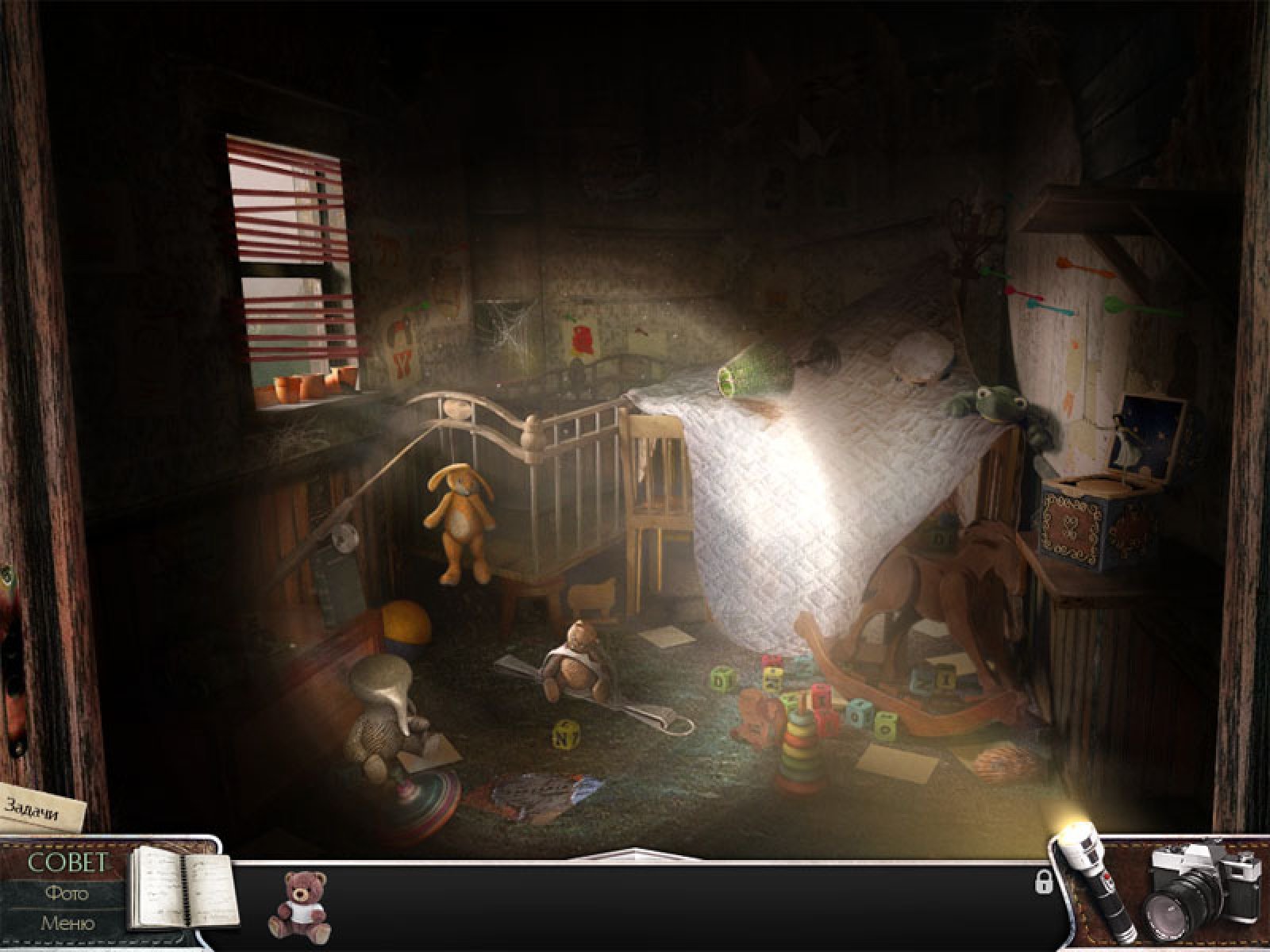Open the Фото photo album

tap(67, 893)
